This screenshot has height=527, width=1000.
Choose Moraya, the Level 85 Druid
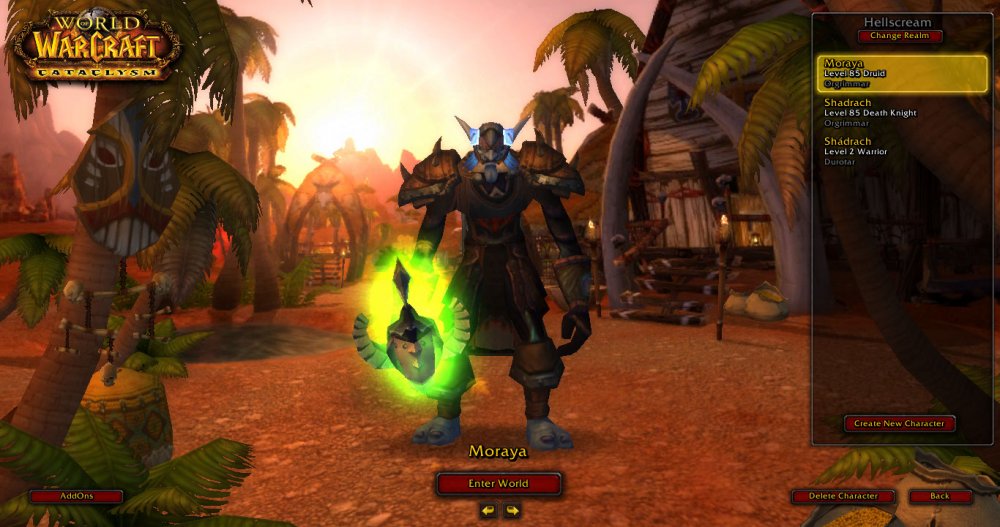pyautogui.click(x=901, y=73)
